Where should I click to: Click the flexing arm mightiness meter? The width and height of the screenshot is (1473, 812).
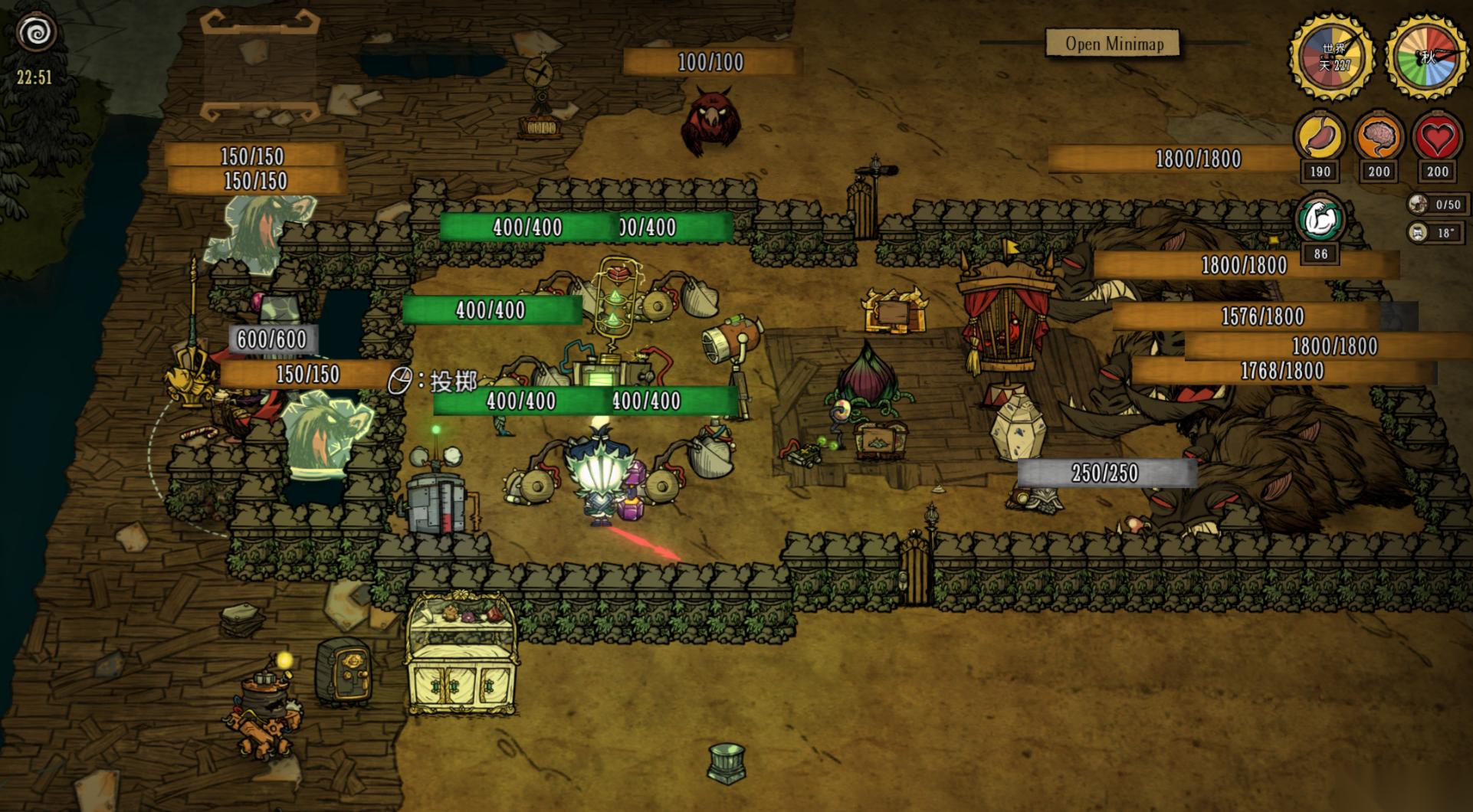(1320, 220)
